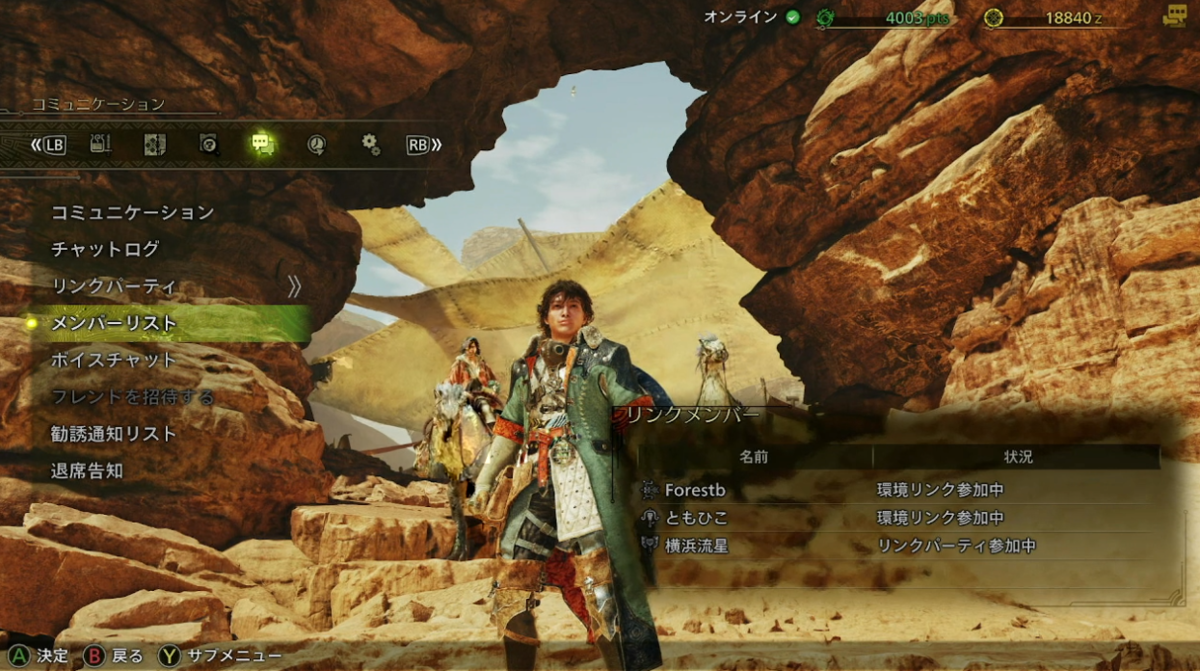Click the 状況 column header
The height and width of the screenshot is (671, 1200).
tap(1017, 457)
